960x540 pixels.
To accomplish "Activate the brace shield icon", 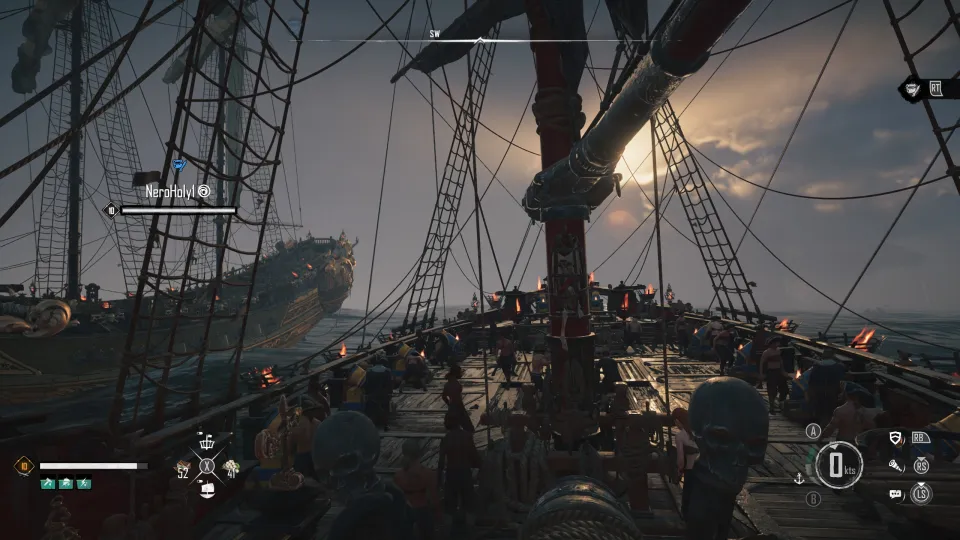I will [897, 437].
